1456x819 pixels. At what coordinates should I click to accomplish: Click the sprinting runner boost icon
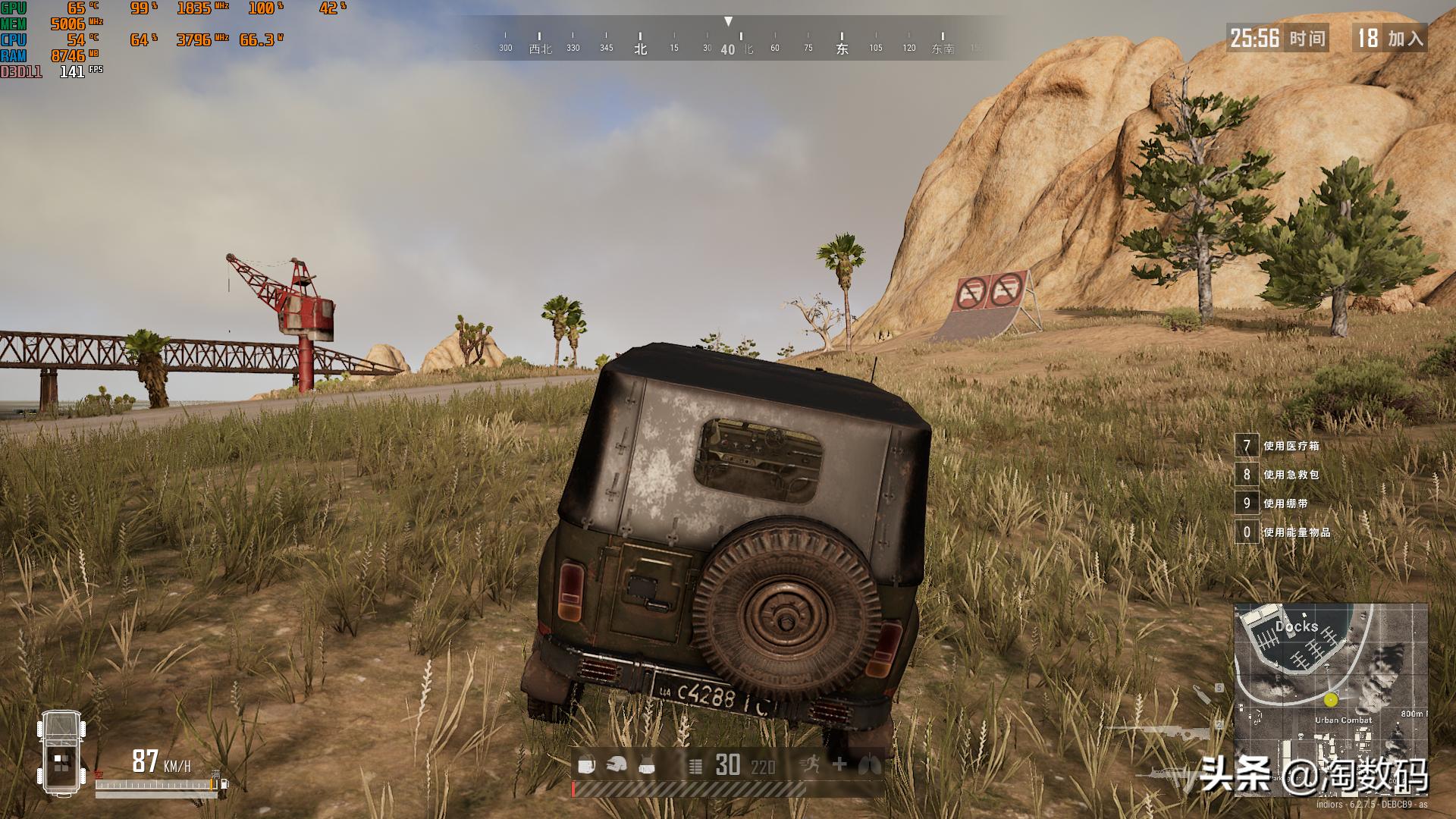pos(811,765)
